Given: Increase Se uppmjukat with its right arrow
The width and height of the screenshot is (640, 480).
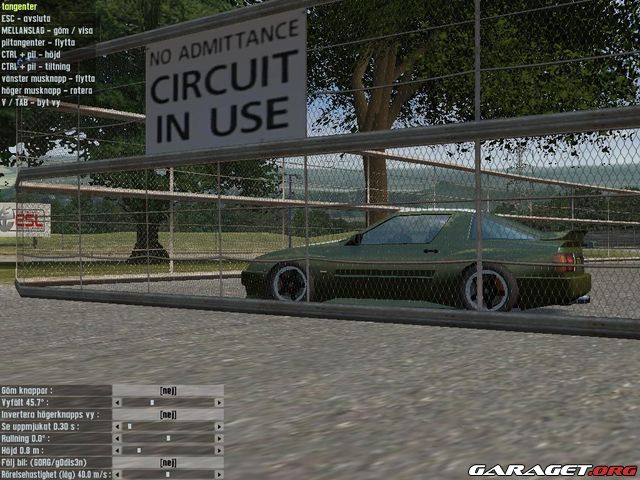Looking at the screenshot, I should coord(219,426).
